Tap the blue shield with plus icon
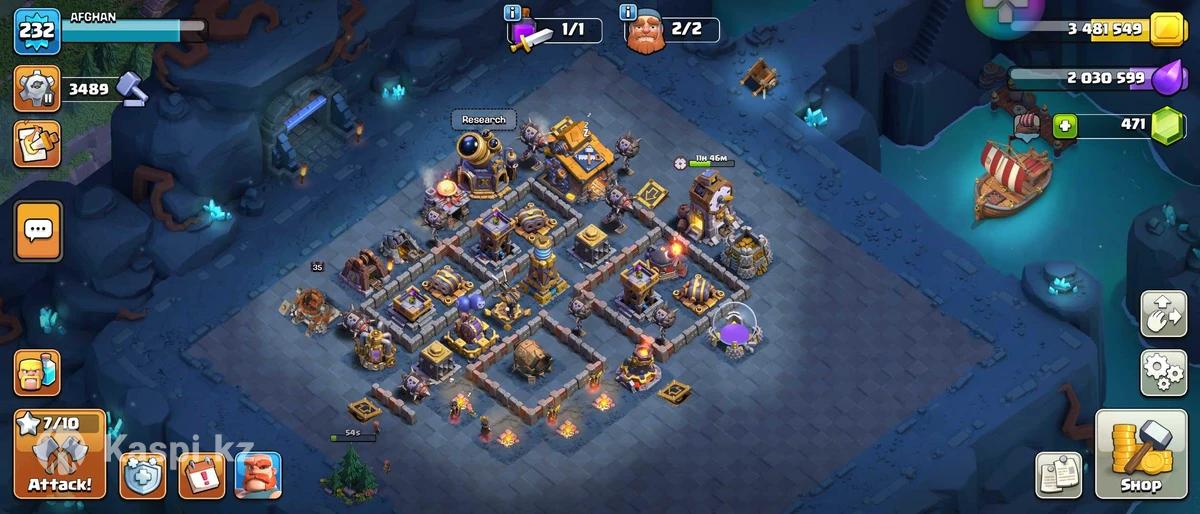1200x514 pixels. pyautogui.click(x=143, y=474)
